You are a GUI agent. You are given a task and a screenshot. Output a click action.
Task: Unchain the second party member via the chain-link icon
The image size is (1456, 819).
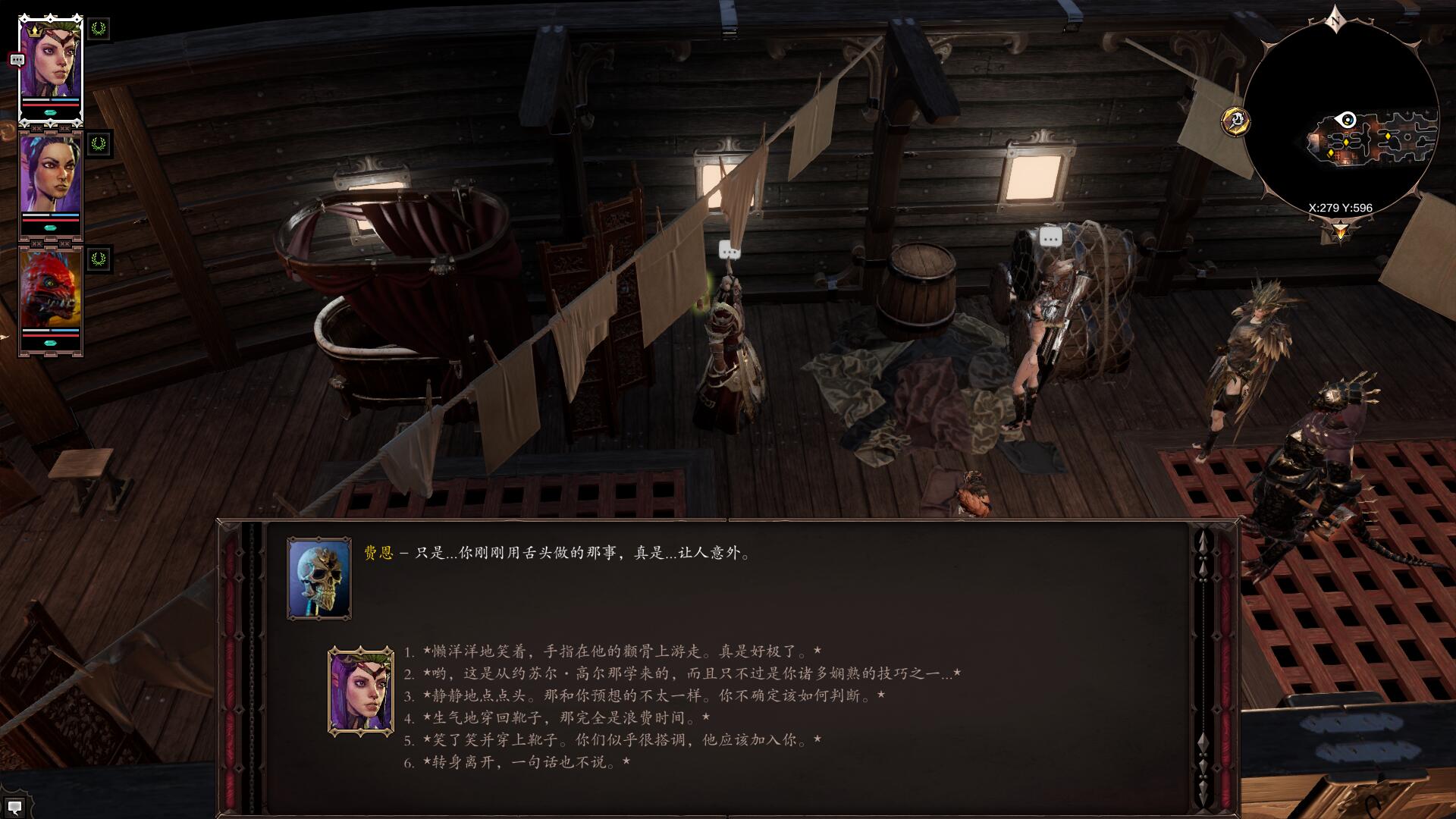(36, 127)
